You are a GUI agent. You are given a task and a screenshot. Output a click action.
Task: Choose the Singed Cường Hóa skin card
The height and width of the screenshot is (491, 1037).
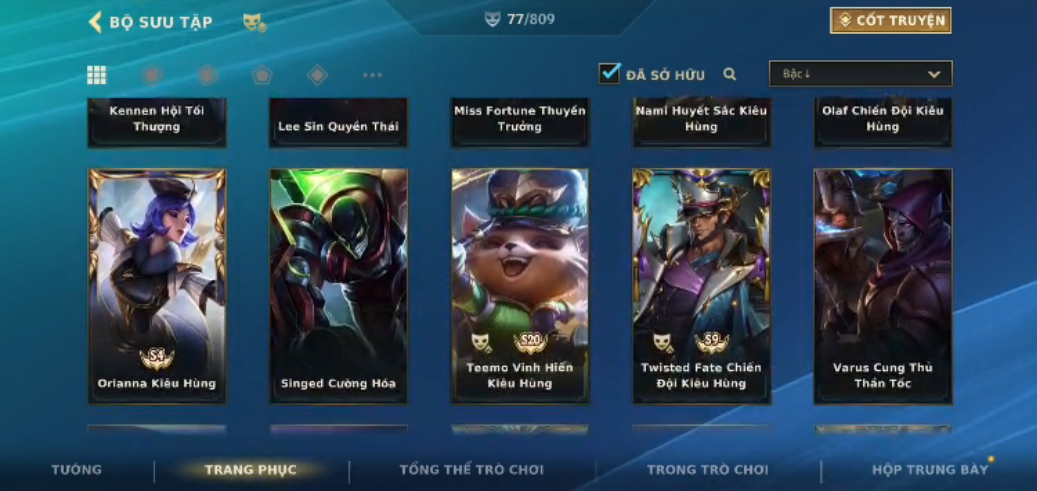coord(338,285)
